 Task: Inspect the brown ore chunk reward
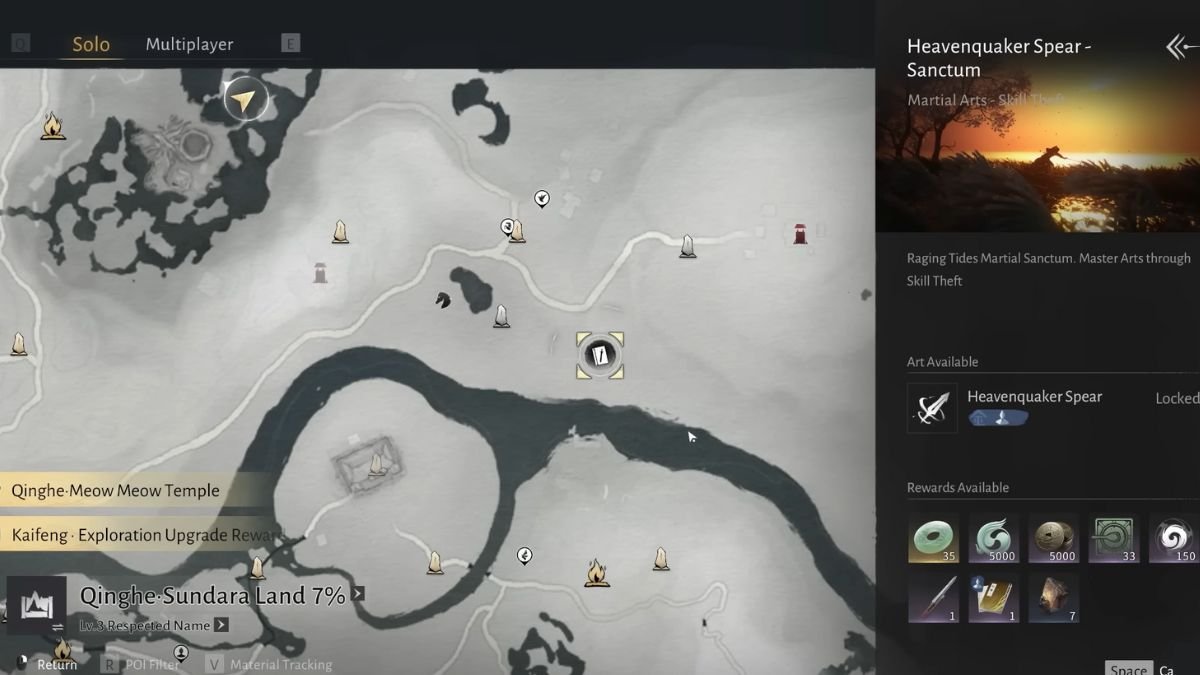pyautogui.click(x=1054, y=598)
